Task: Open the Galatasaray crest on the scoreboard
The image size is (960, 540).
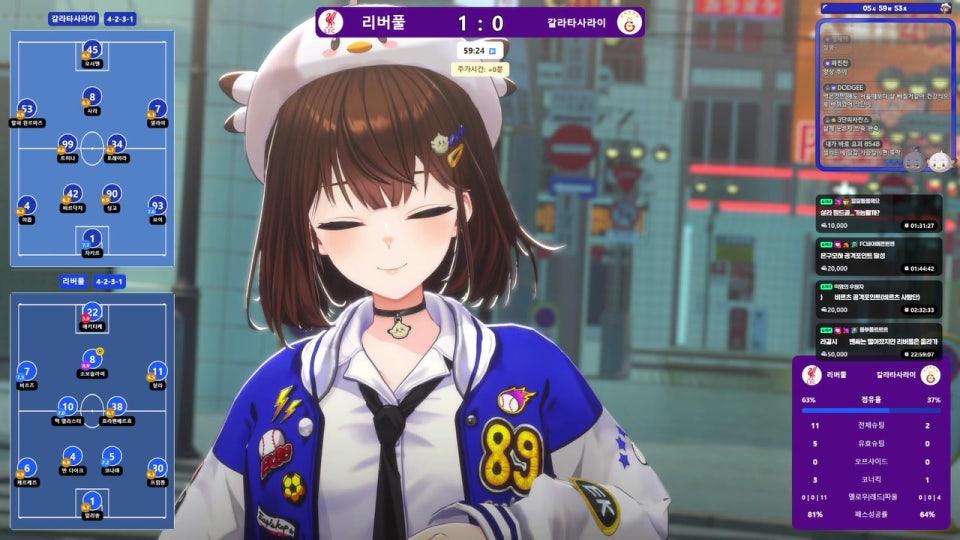Action: coord(630,21)
